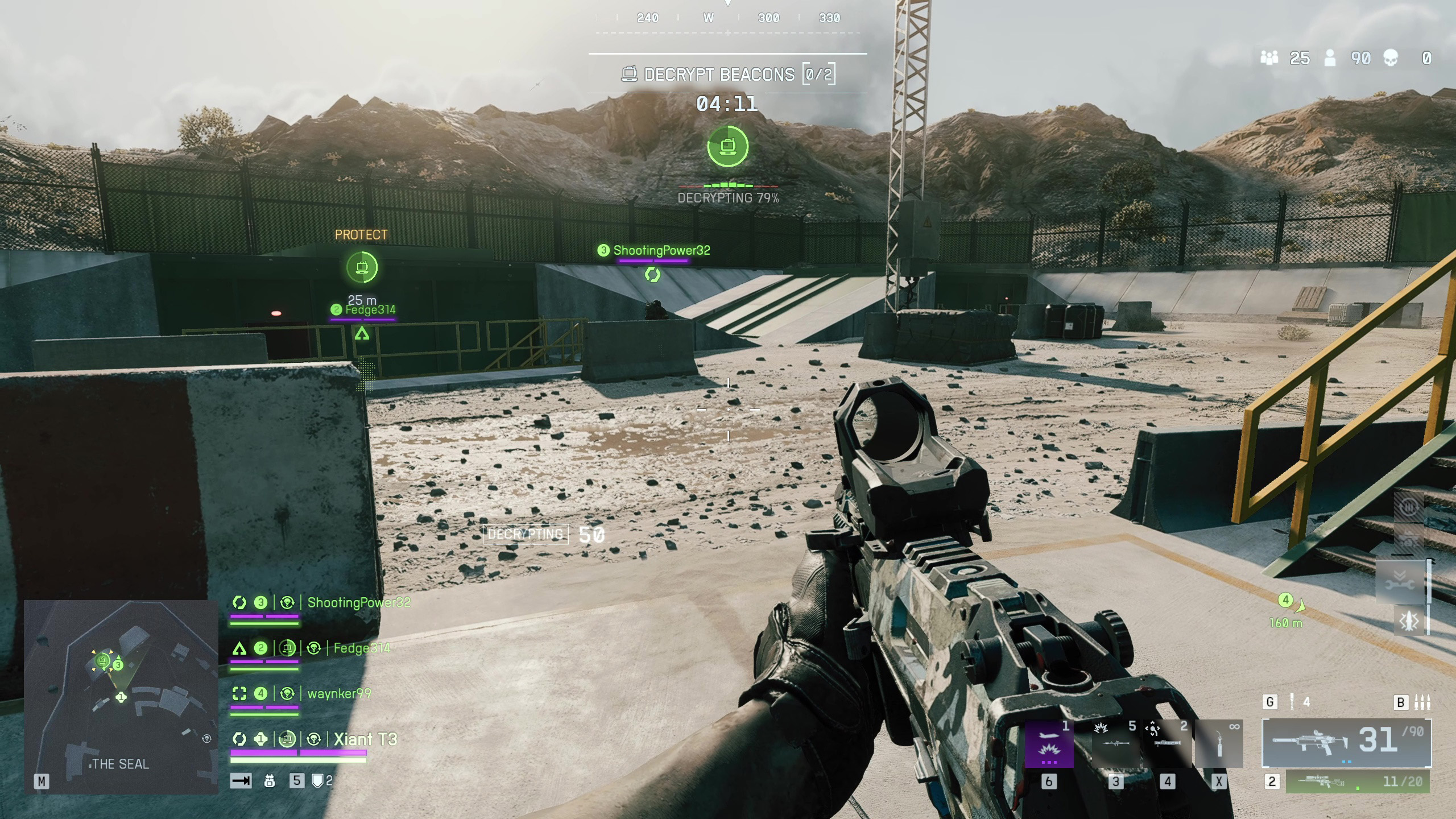Click the wrench repair status icon

(x=1400, y=584)
